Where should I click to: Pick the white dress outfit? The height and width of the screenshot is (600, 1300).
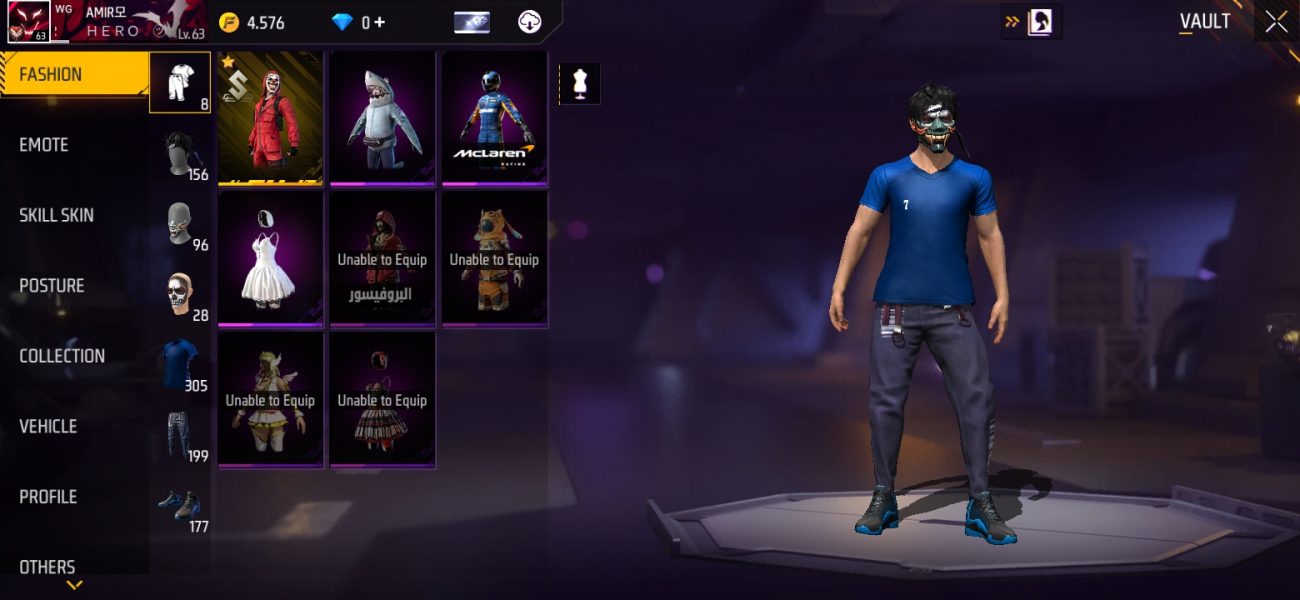(x=271, y=259)
